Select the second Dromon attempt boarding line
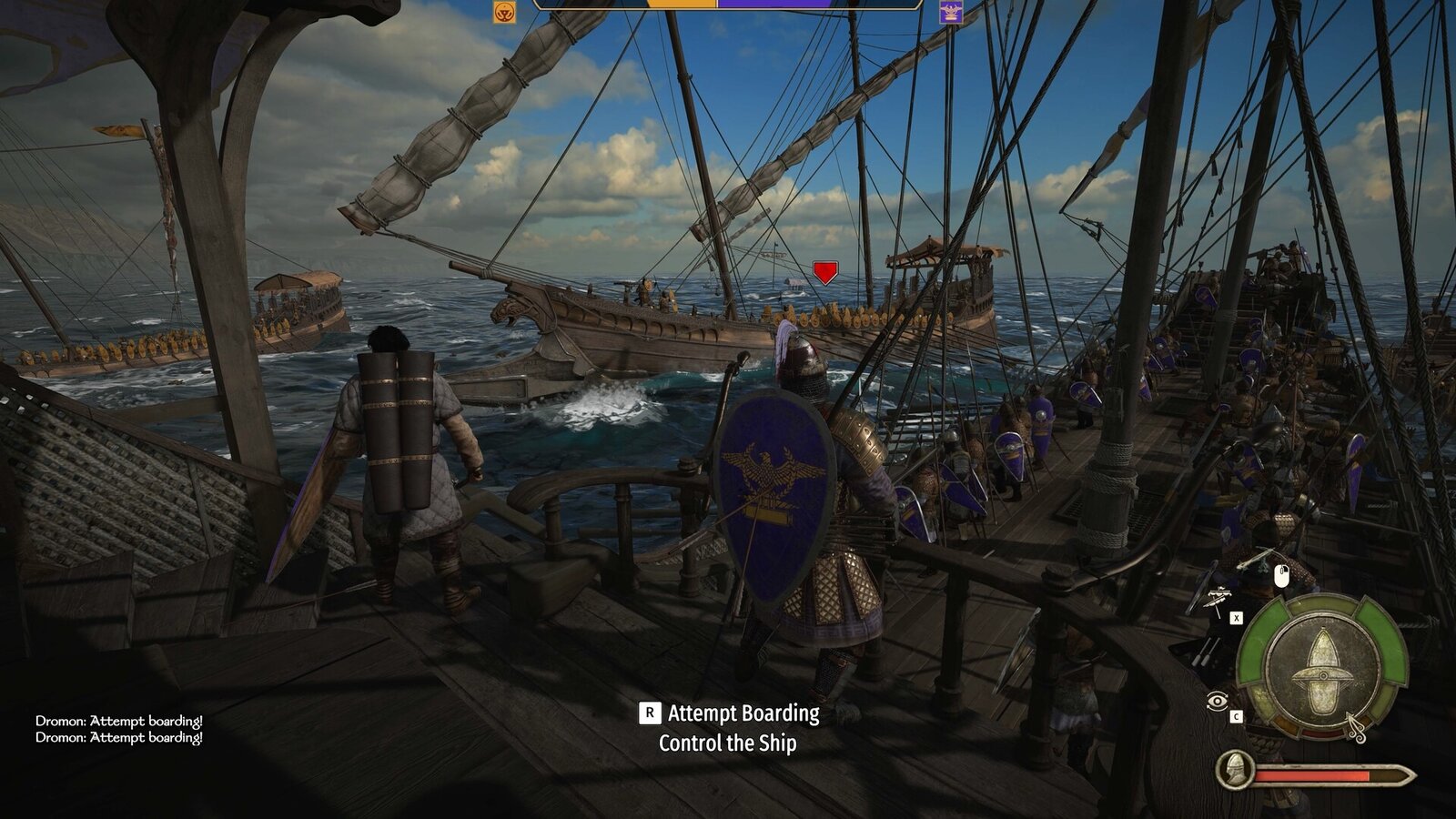The height and width of the screenshot is (819, 1456). coord(118,739)
